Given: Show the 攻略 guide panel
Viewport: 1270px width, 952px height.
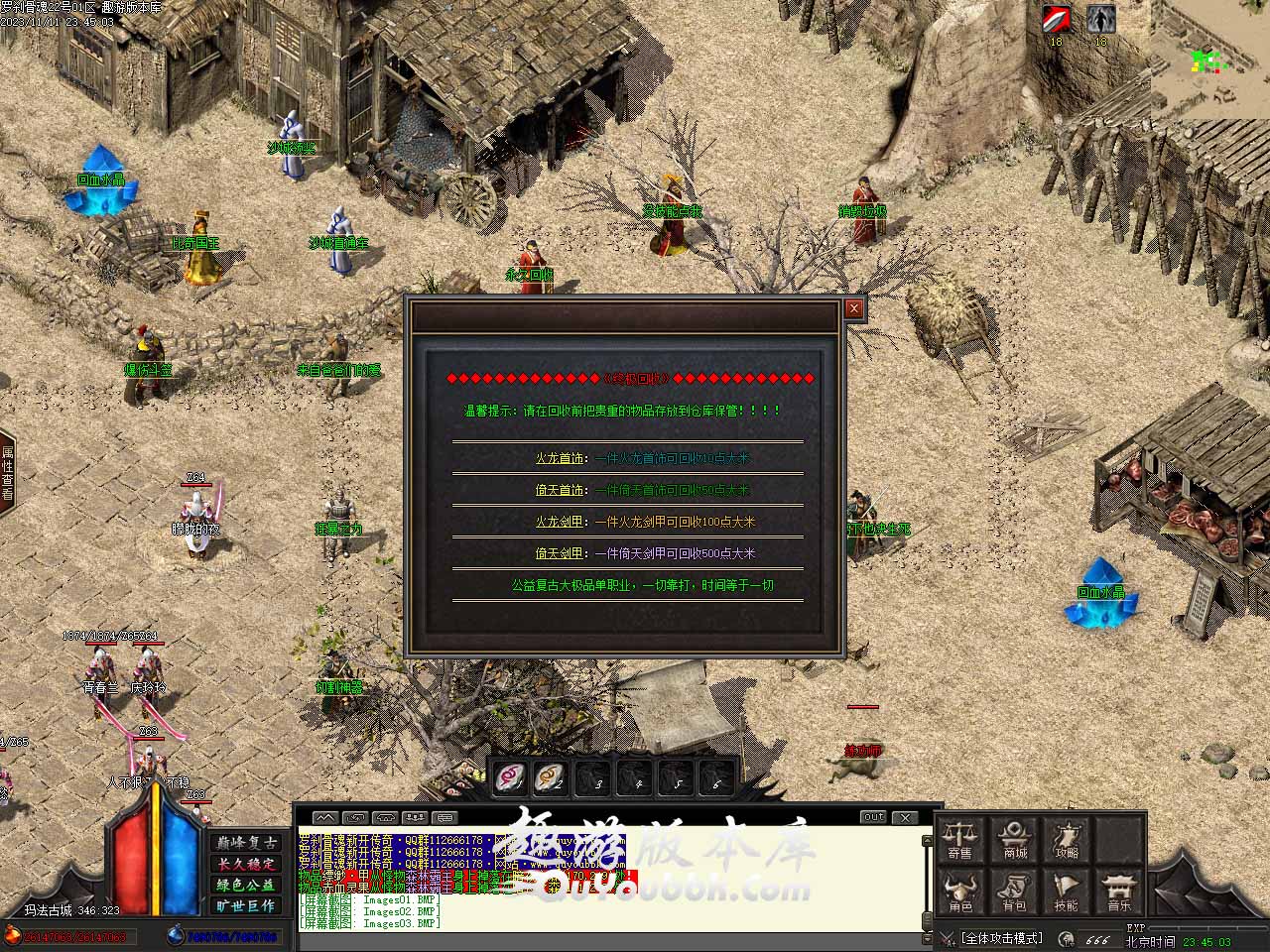Looking at the screenshot, I should pyautogui.click(x=1067, y=839).
